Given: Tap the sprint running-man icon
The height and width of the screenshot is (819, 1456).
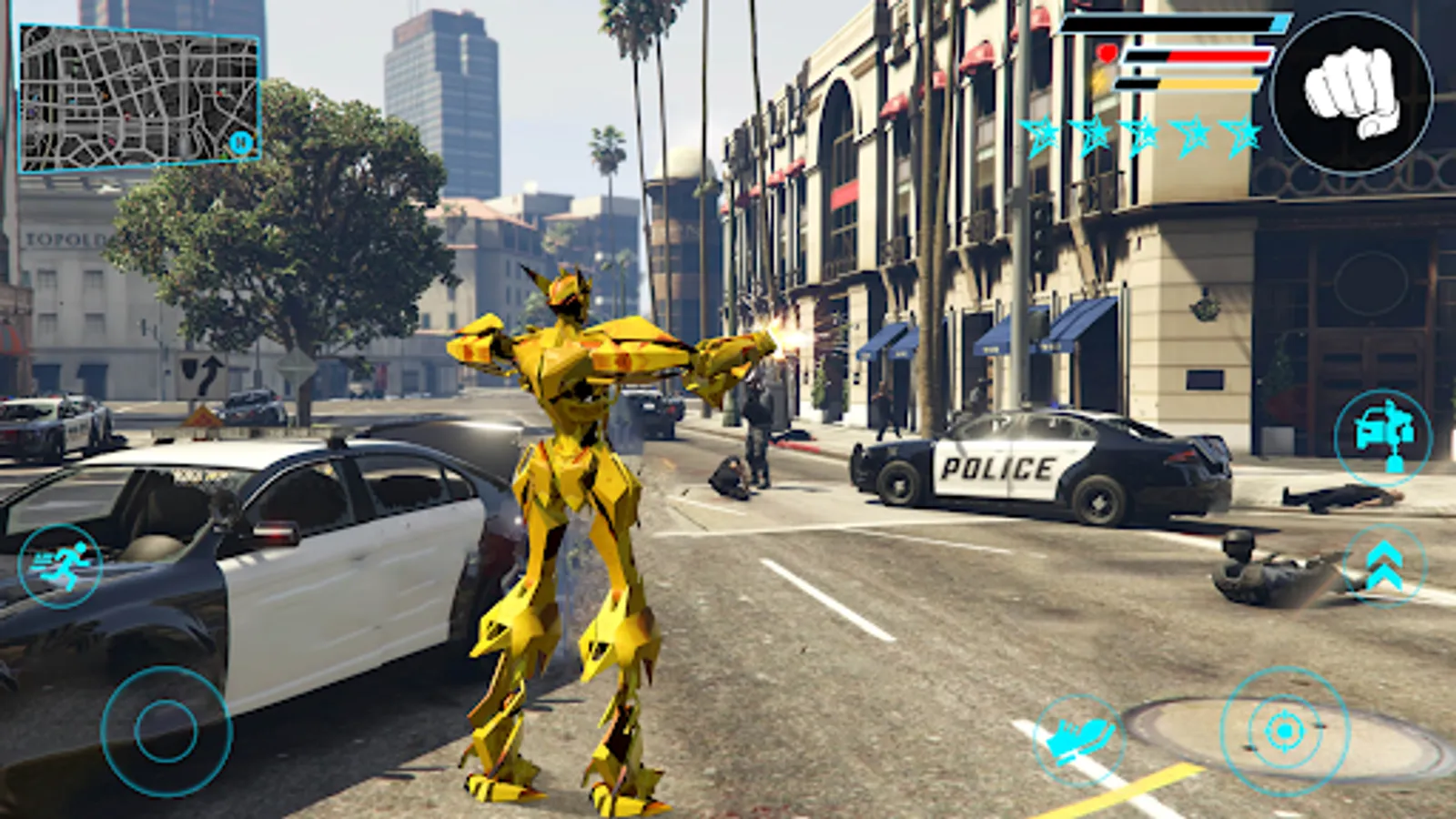Looking at the screenshot, I should click(61, 565).
